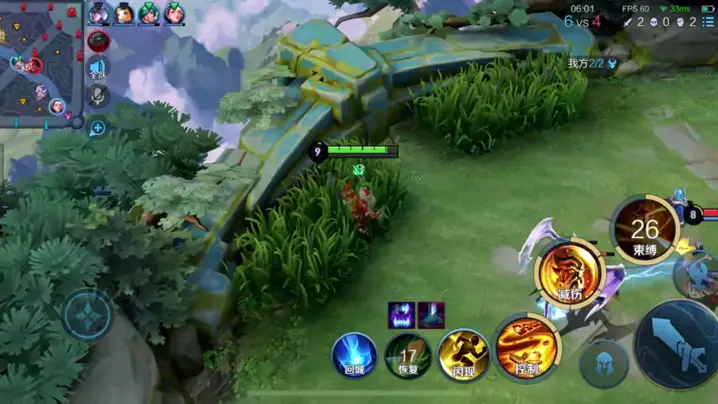This screenshot has height=404, width=718.
Task: Activate the Flash (闪现) summoner spell
Action: pyautogui.click(x=463, y=355)
